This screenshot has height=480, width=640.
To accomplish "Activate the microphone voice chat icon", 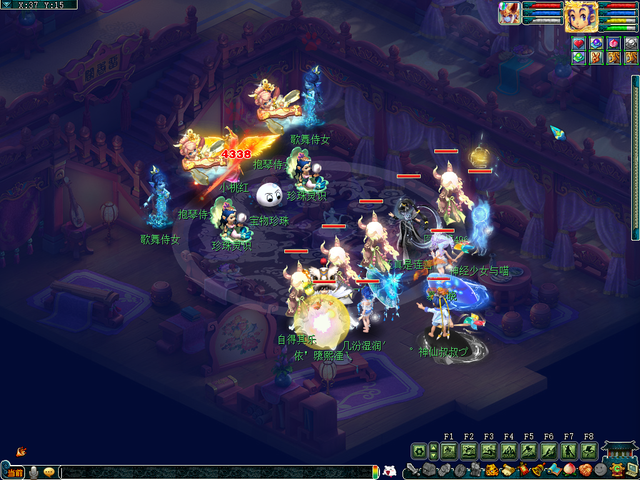I will click(32, 472).
